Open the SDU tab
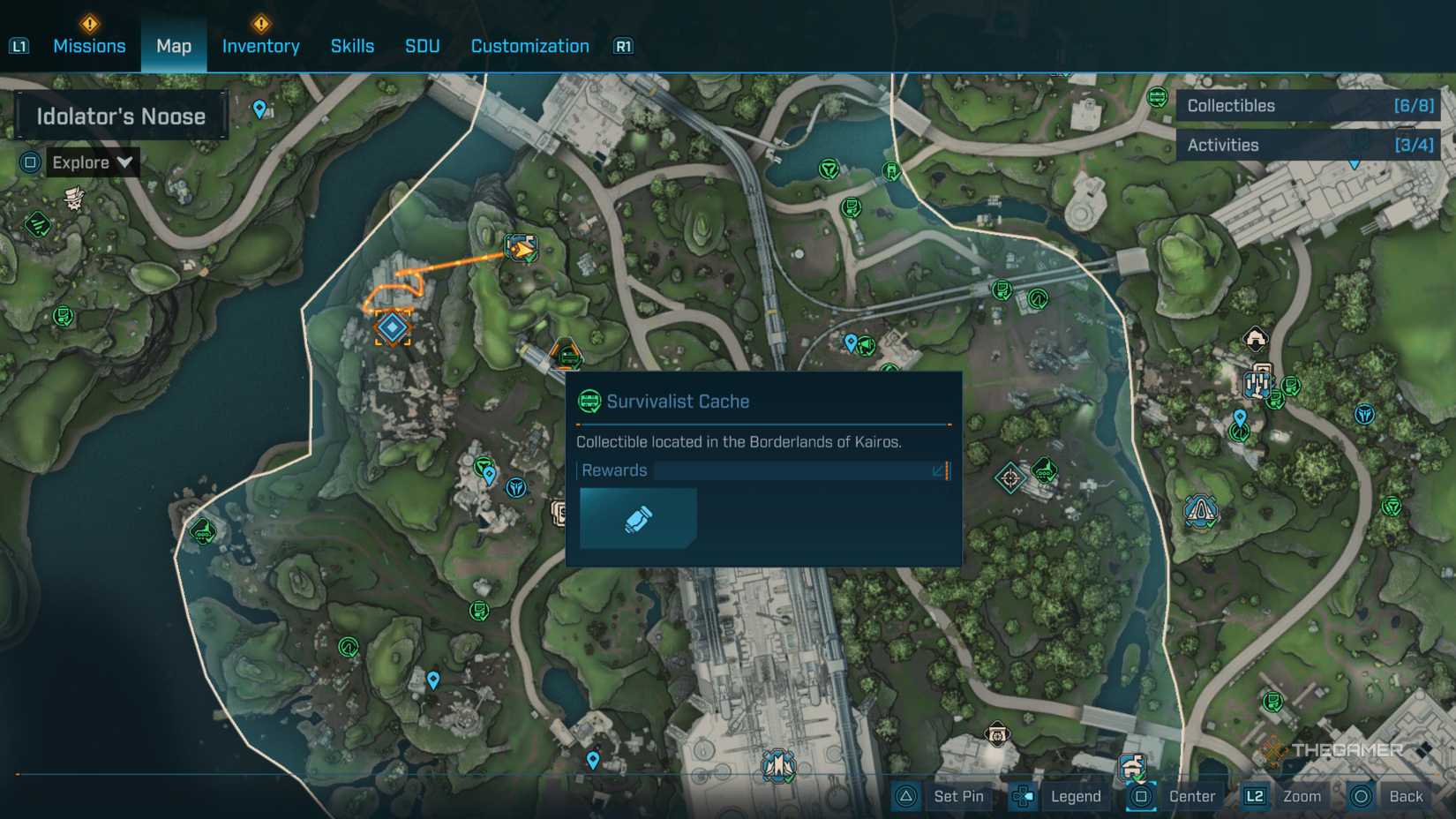1456x819 pixels. click(422, 46)
